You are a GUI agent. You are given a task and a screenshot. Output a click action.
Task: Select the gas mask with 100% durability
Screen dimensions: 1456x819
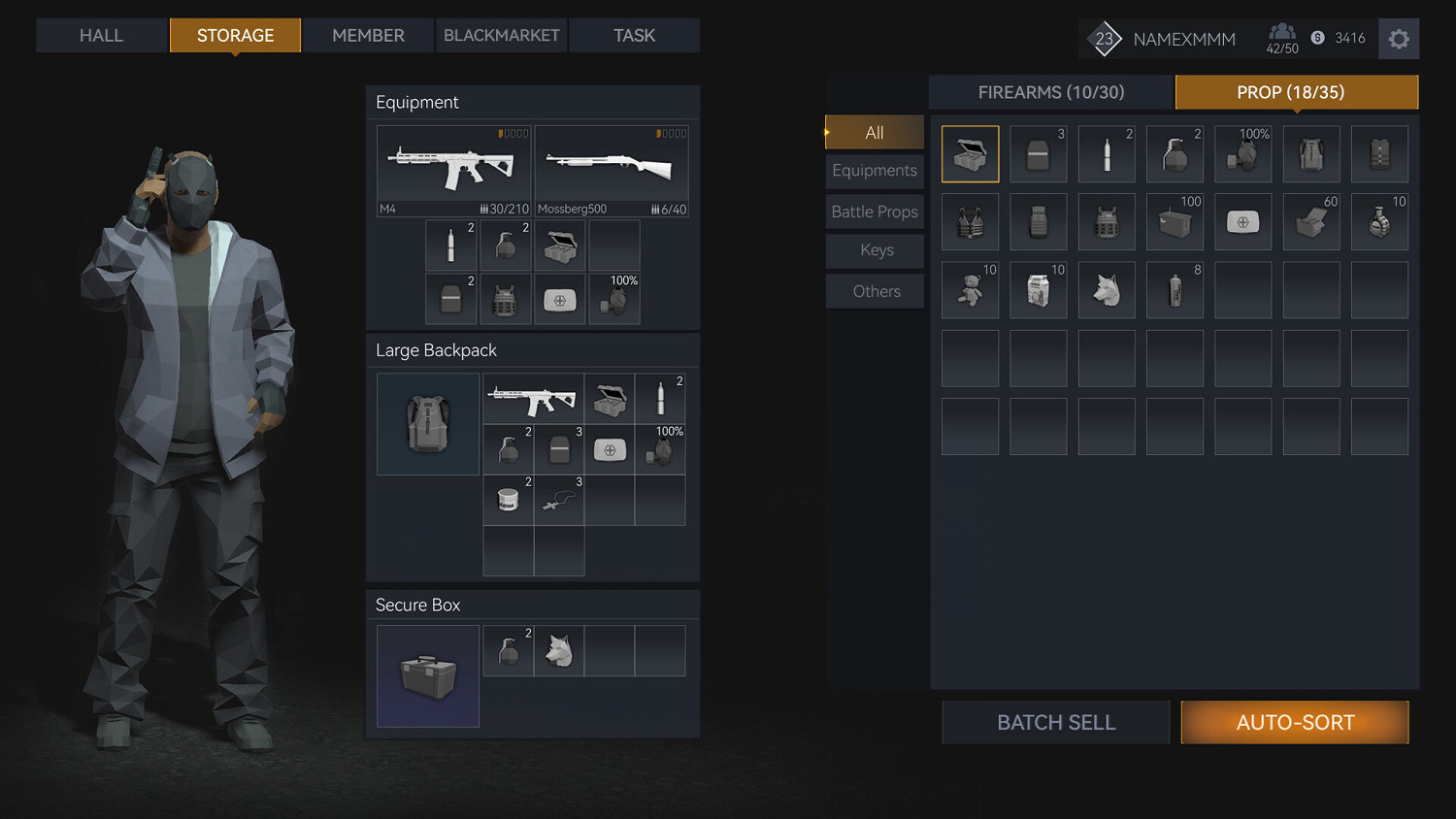pyautogui.click(x=1243, y=153)
